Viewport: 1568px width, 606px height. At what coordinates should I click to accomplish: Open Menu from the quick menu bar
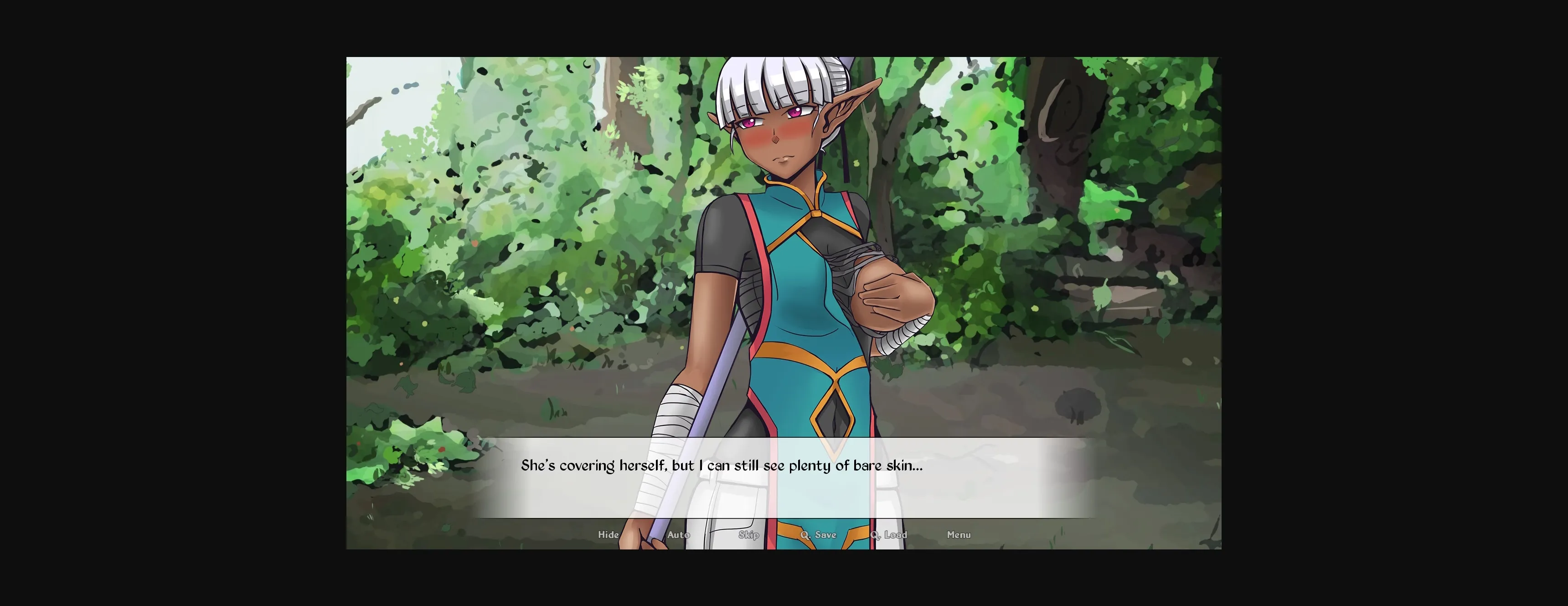pyautogui.click(x=959, y=534)
